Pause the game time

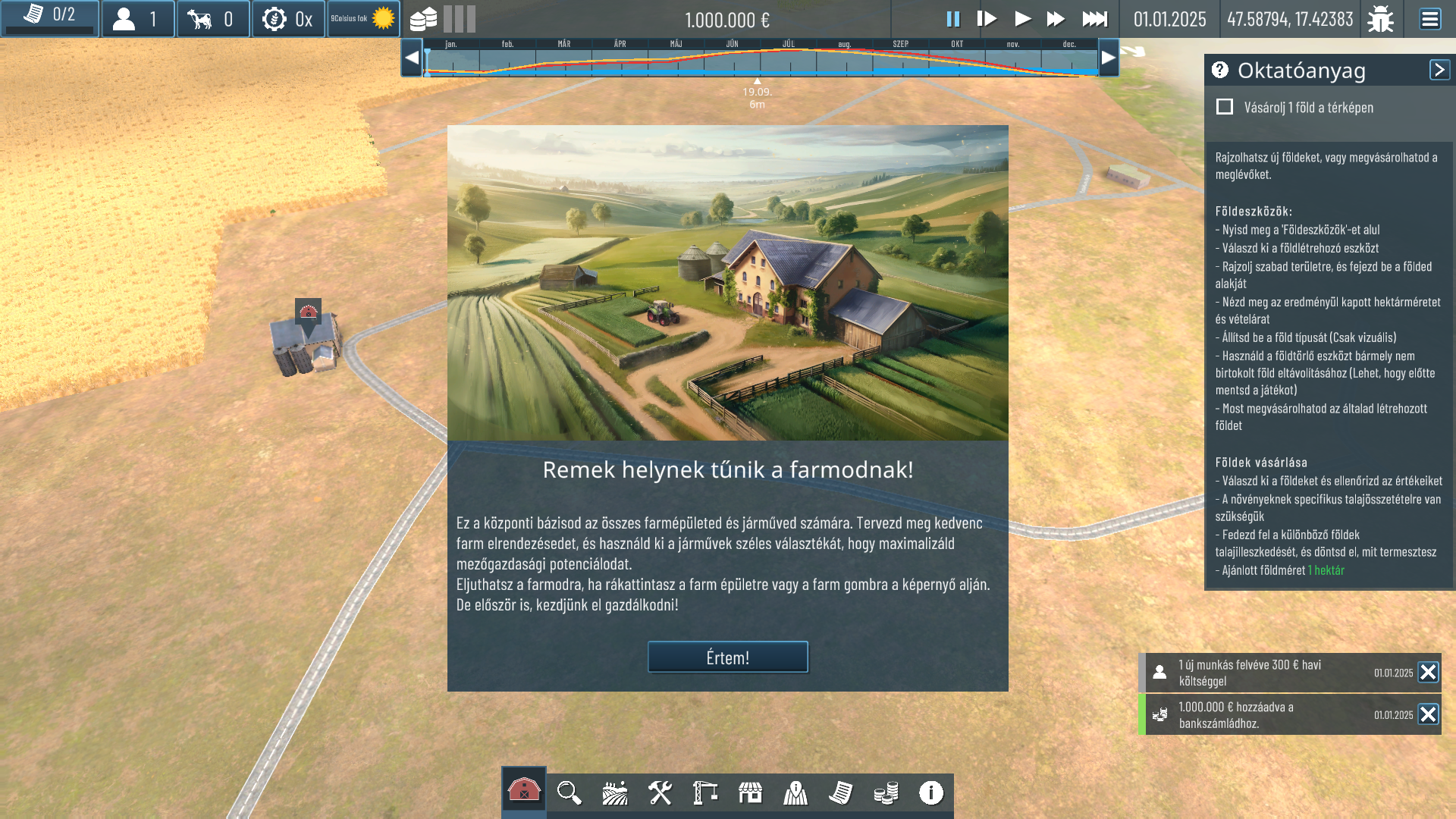coord(952,19)
